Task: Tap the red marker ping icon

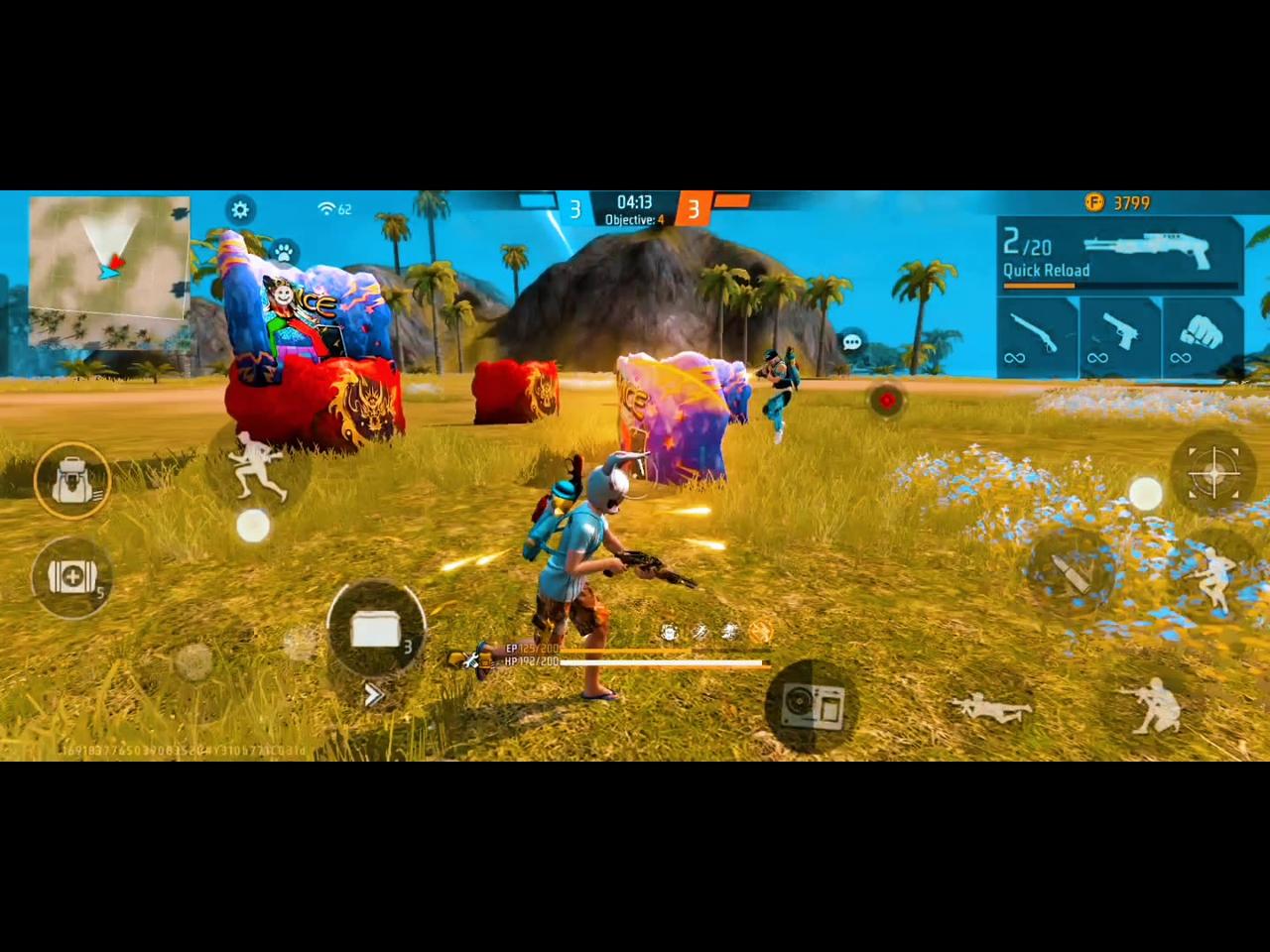Action: click(886, 401)
